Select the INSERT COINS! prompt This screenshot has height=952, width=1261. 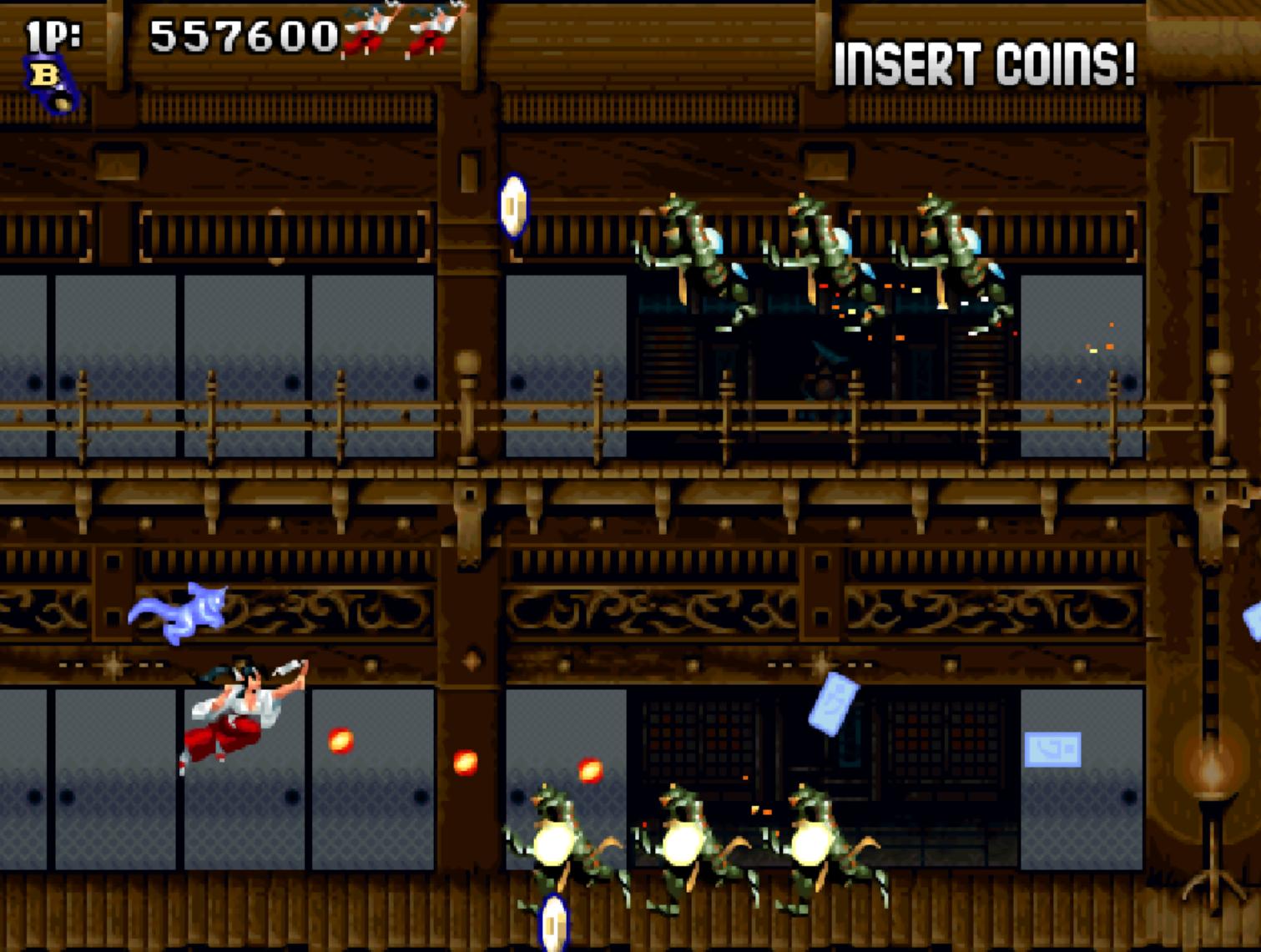click(x=984, y=64)
